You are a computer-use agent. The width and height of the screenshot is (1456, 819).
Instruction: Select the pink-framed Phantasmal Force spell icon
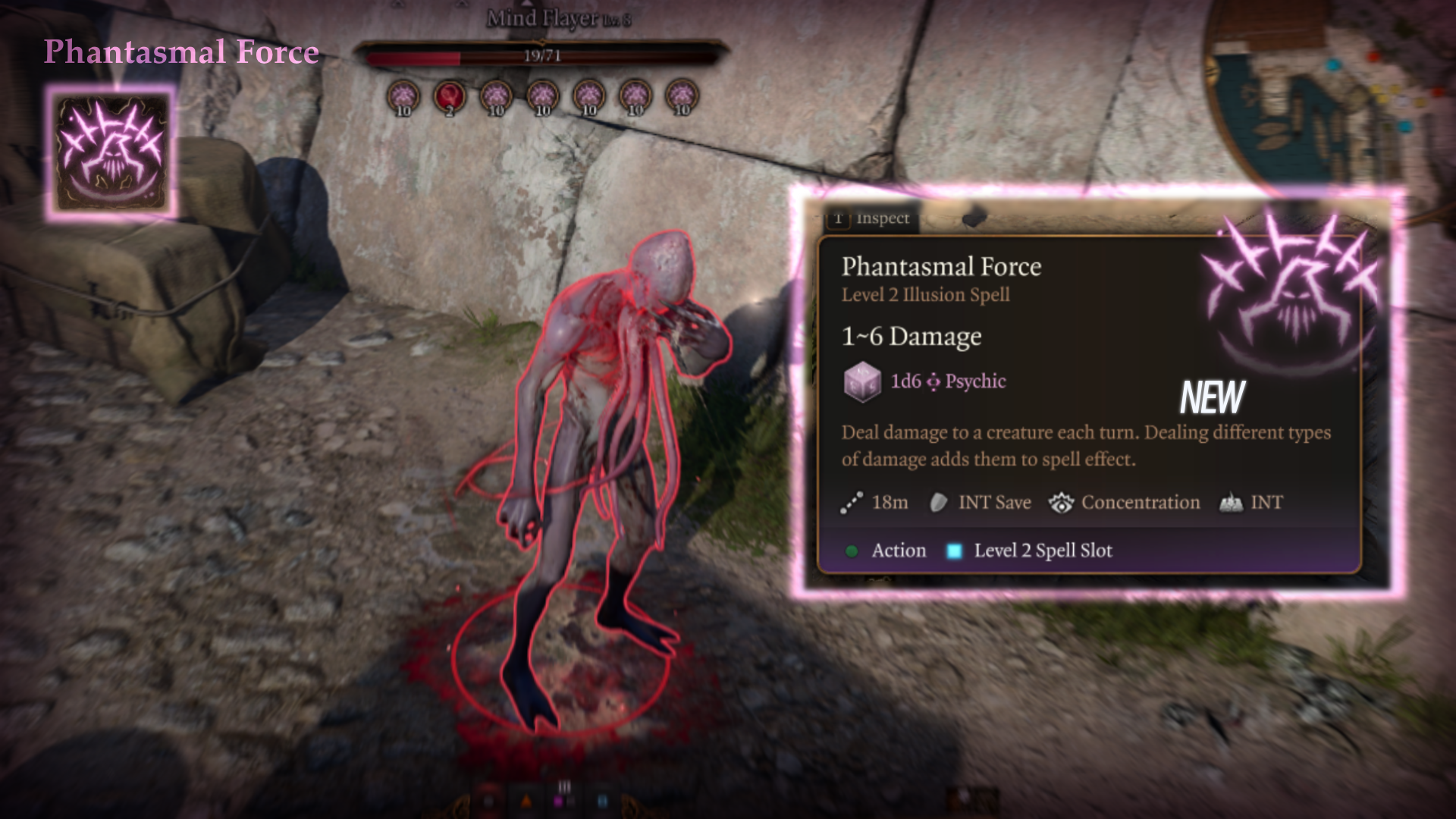coord(111,154)
